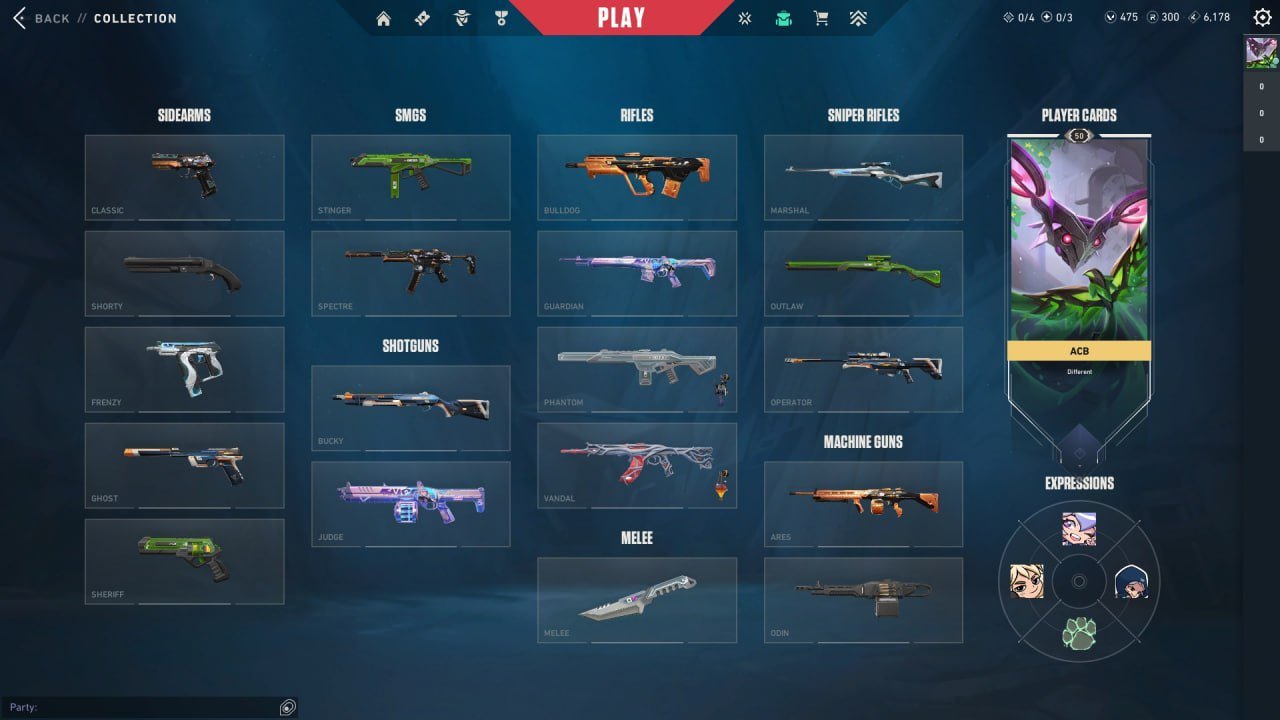Open the Phantom skin card
The width and height of the screenshot is (1280, 720).
tap(637, 369)
